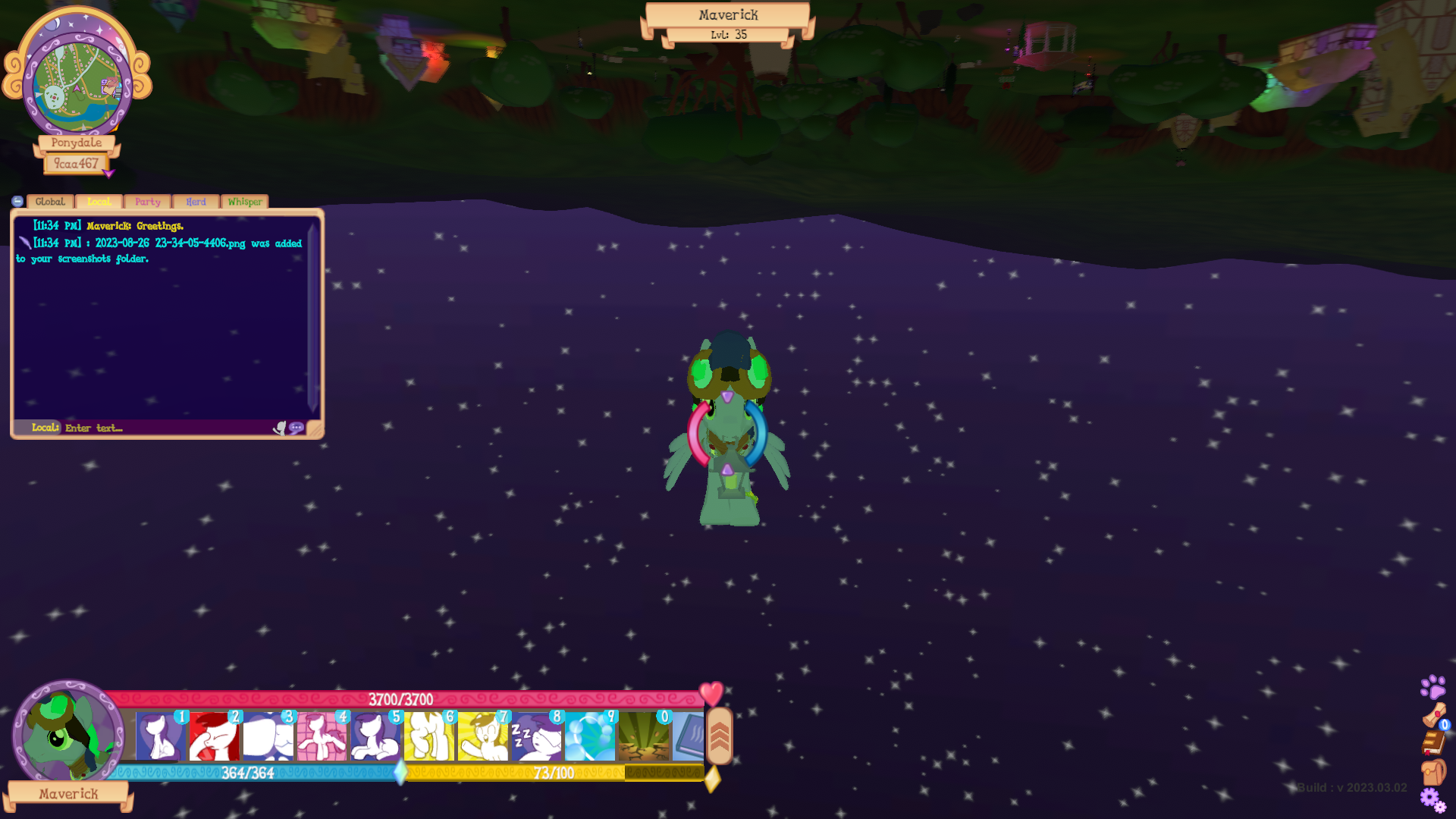Activate the sleeping pony emote in slot 8
Image resolution: width=1456 pixels, height=819 pixels.
pyautogui.click(x=536, y=736)
